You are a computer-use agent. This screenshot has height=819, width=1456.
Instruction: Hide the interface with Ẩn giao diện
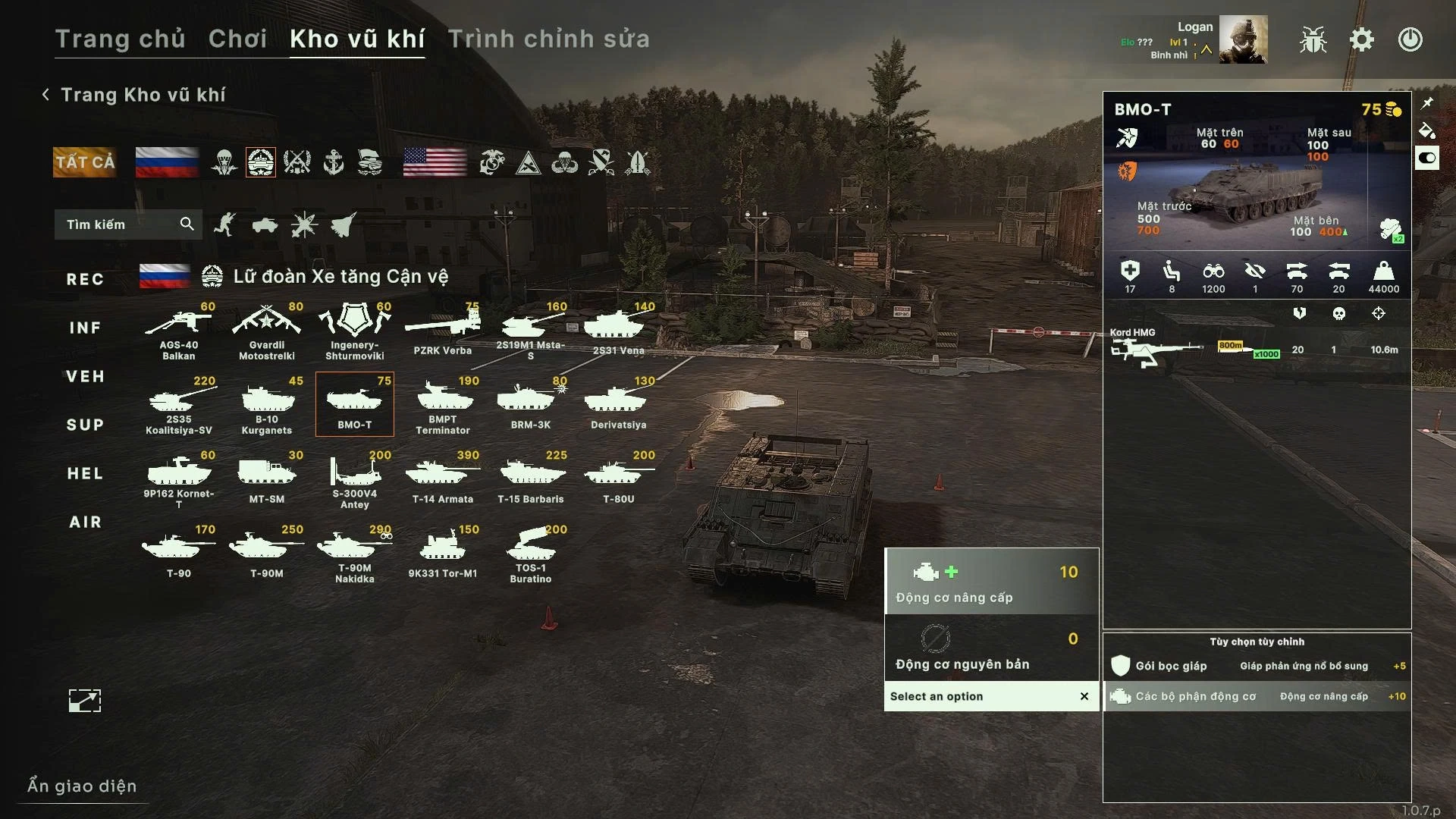coord(82,786)
